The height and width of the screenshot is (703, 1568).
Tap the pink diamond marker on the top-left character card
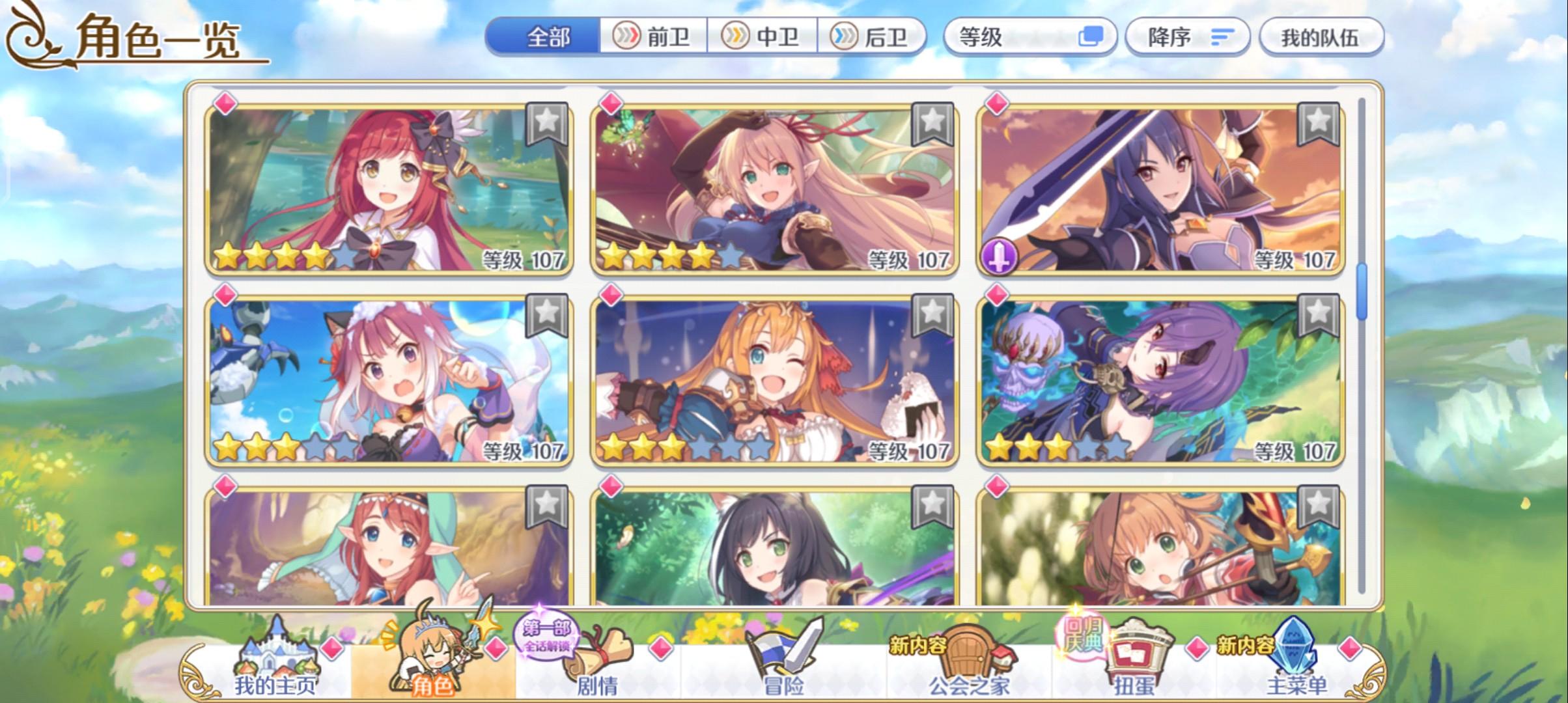click(224, 102)
